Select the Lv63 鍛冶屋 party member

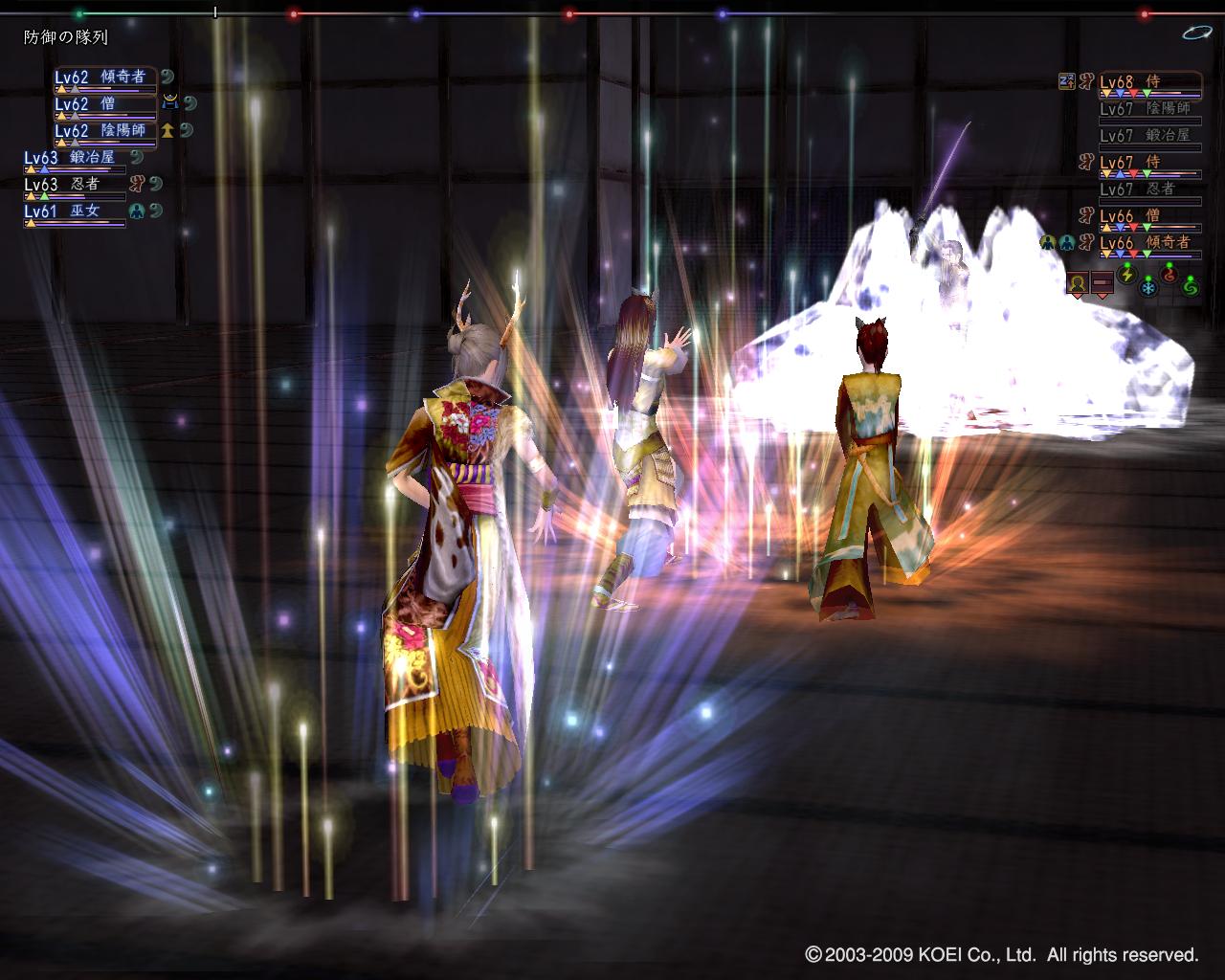point(73,159)
